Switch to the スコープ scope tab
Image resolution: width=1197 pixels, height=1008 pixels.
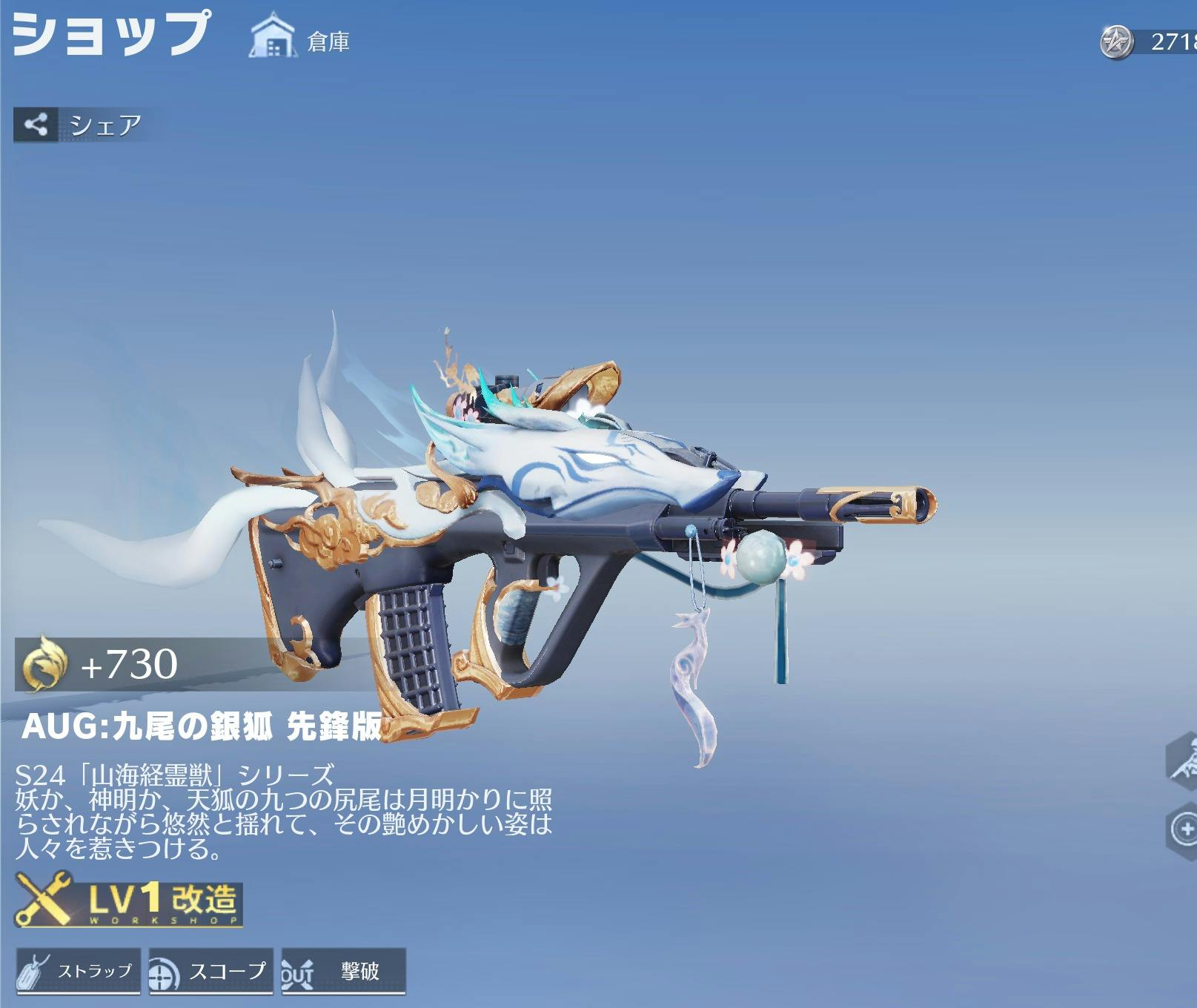tap(210, 971)
